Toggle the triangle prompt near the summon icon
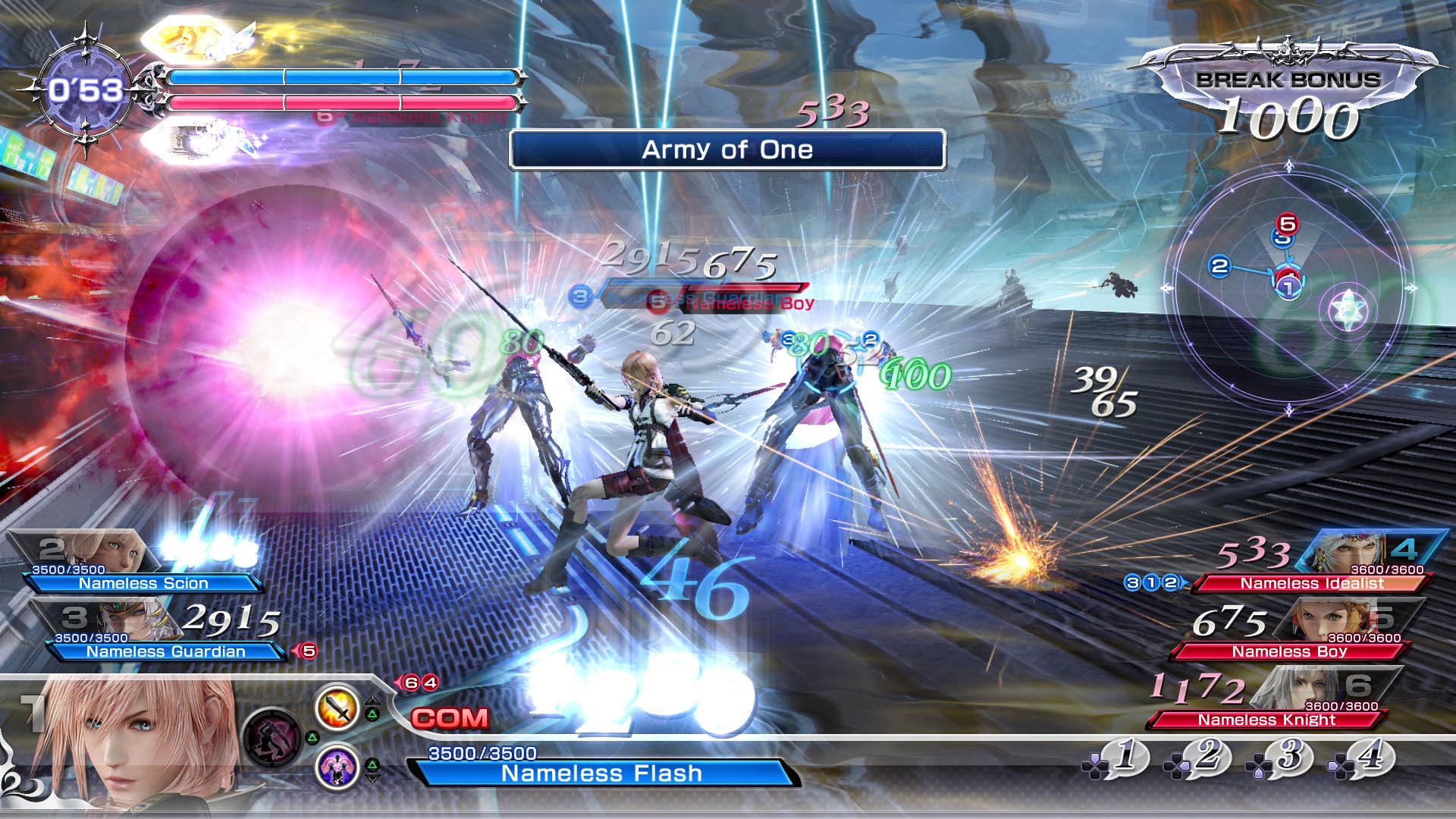Viewport: 1456px width, 819px height. point(312,737)
